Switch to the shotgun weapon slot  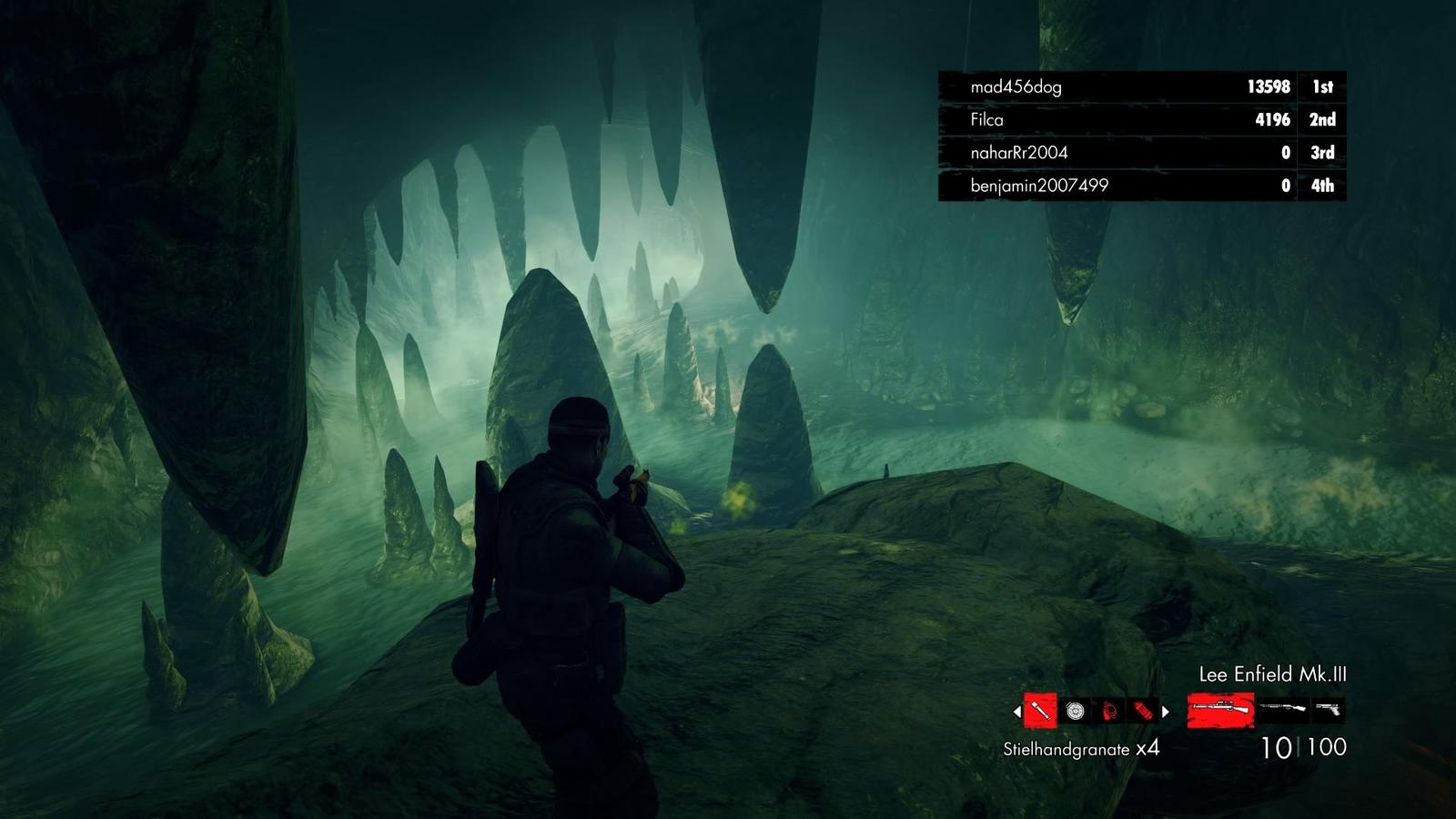[1283, 708]
